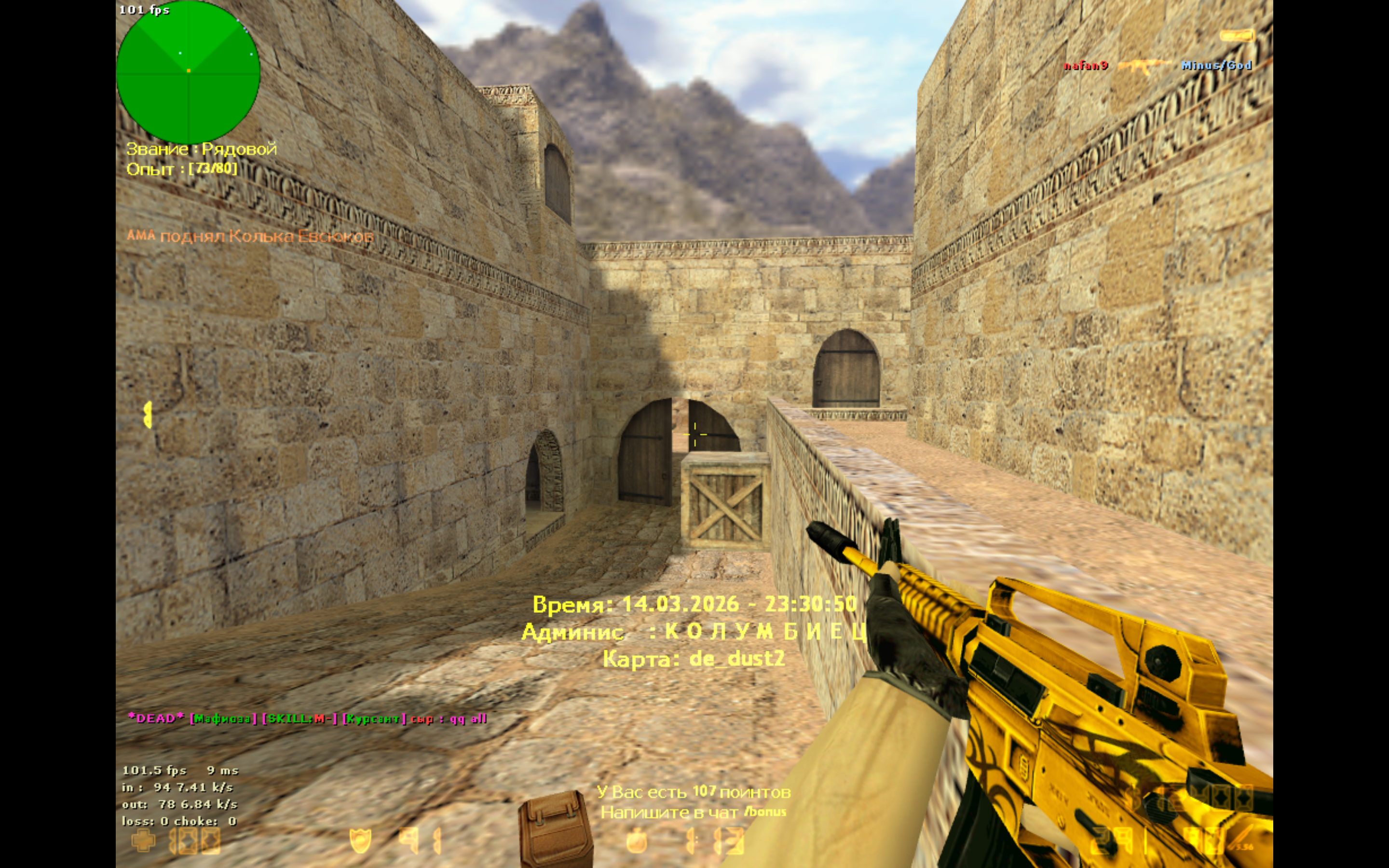
Task: Select killer name nafan9 in kill feed
Action: tap(1085, 66)
